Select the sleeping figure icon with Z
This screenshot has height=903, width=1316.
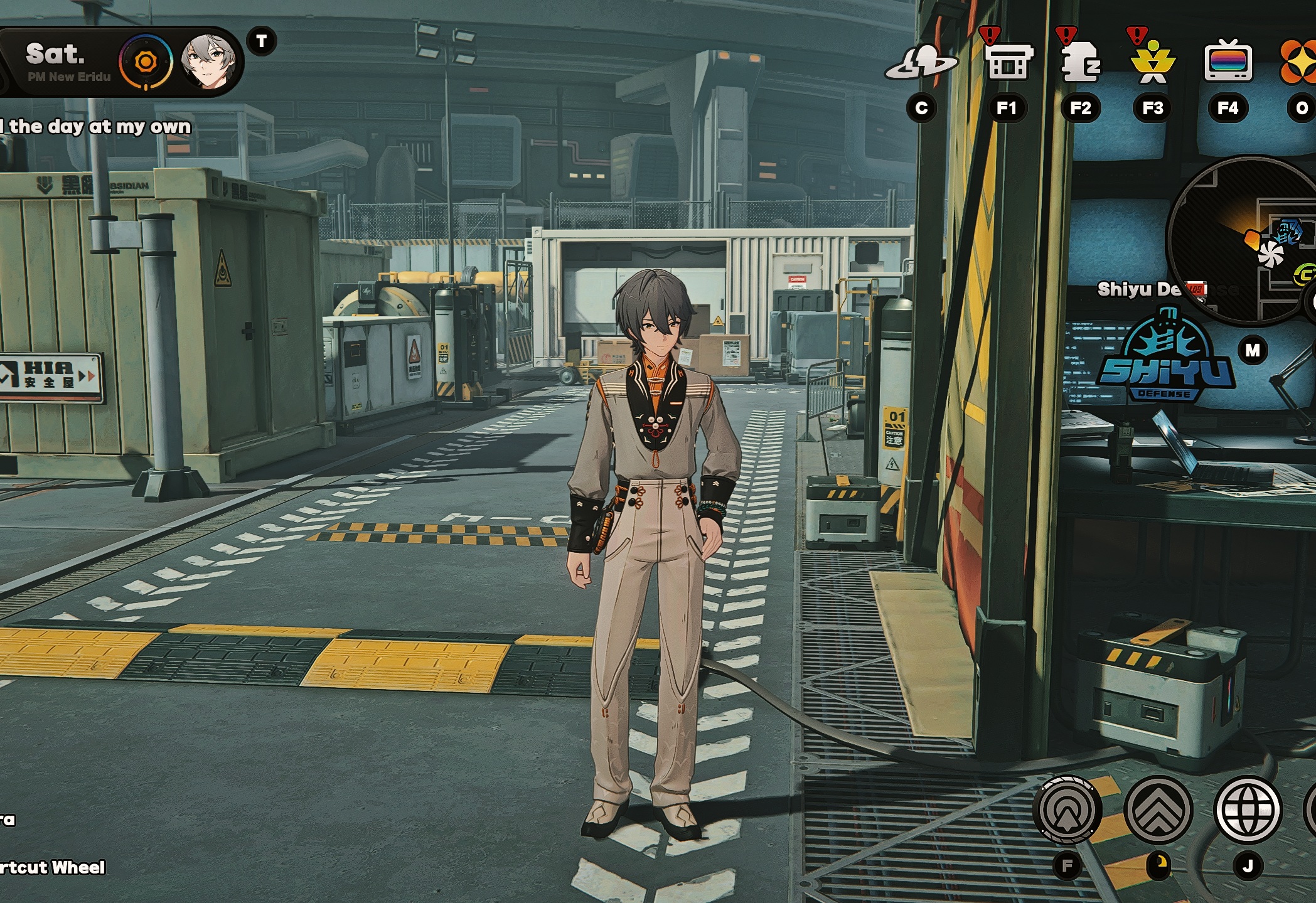point(1079,61)
